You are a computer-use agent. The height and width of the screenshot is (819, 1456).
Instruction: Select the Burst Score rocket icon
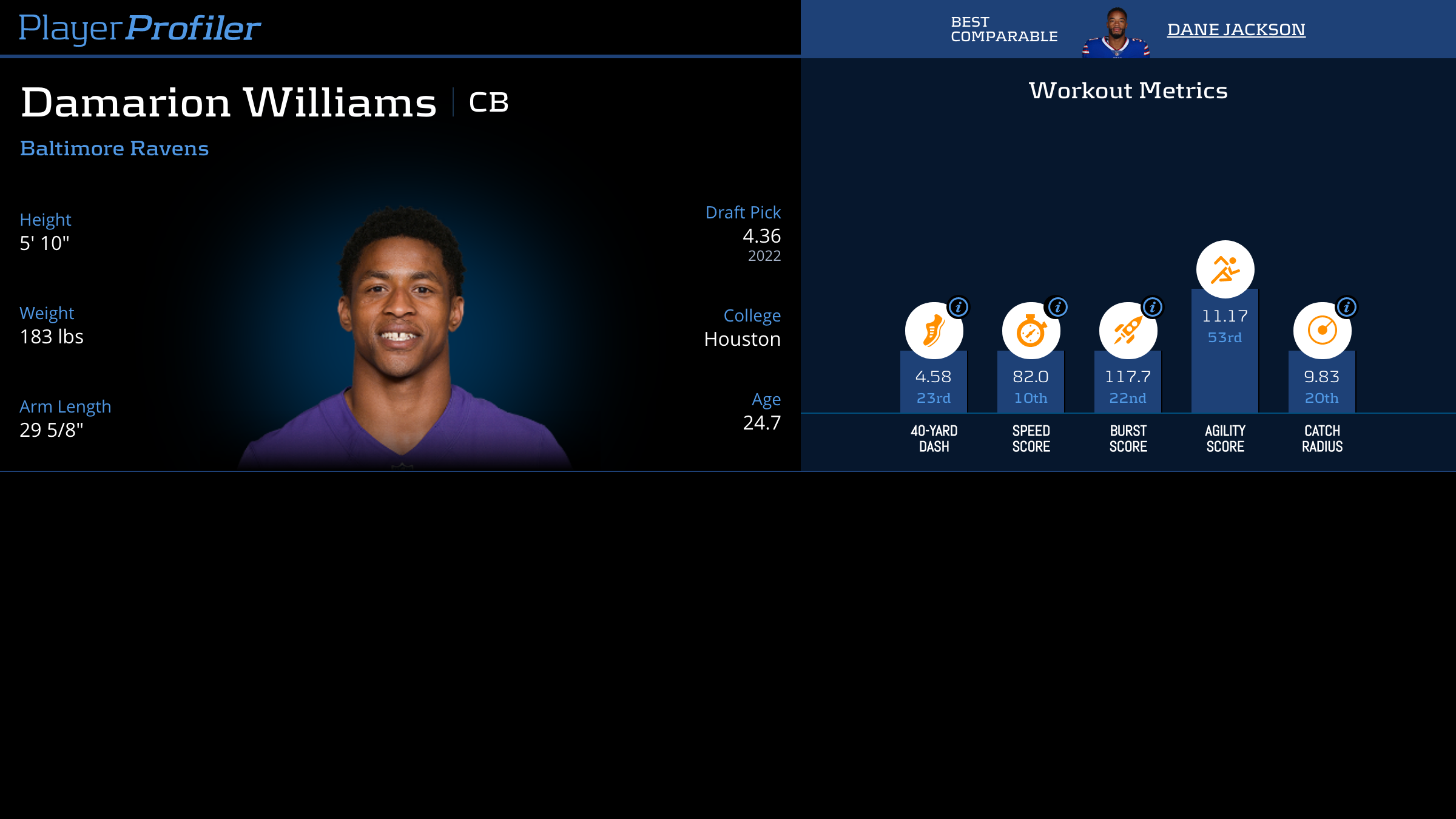tap(1127, 331)
